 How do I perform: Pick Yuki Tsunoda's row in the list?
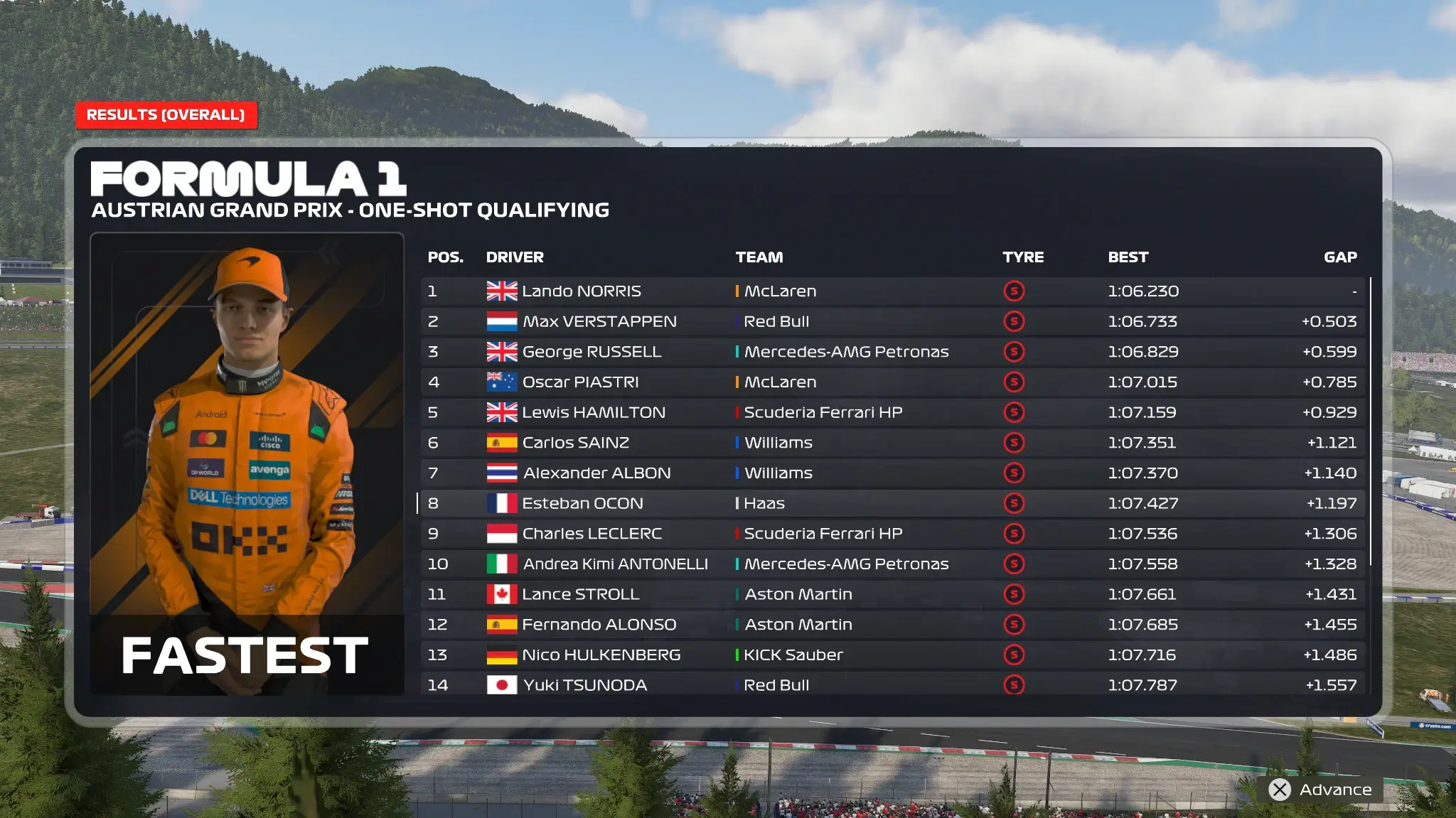[x=892, y=685]
